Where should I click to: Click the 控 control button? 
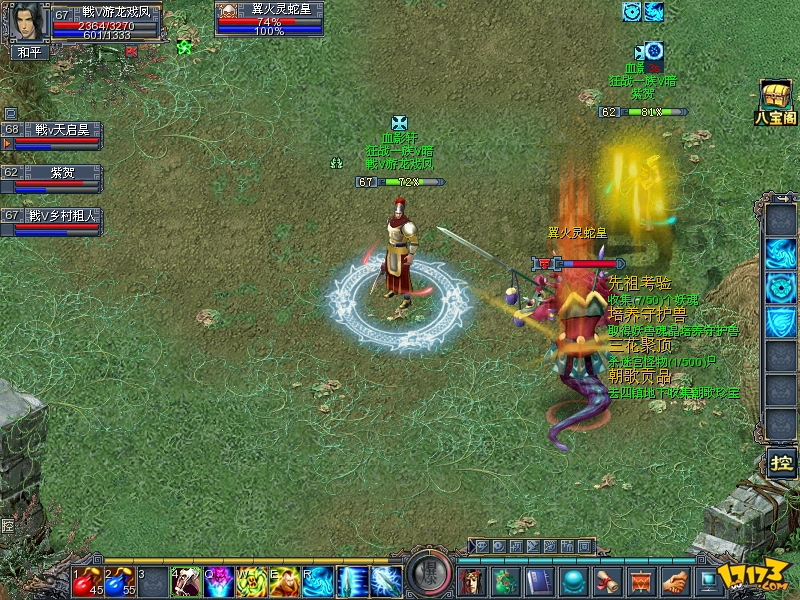780,463
